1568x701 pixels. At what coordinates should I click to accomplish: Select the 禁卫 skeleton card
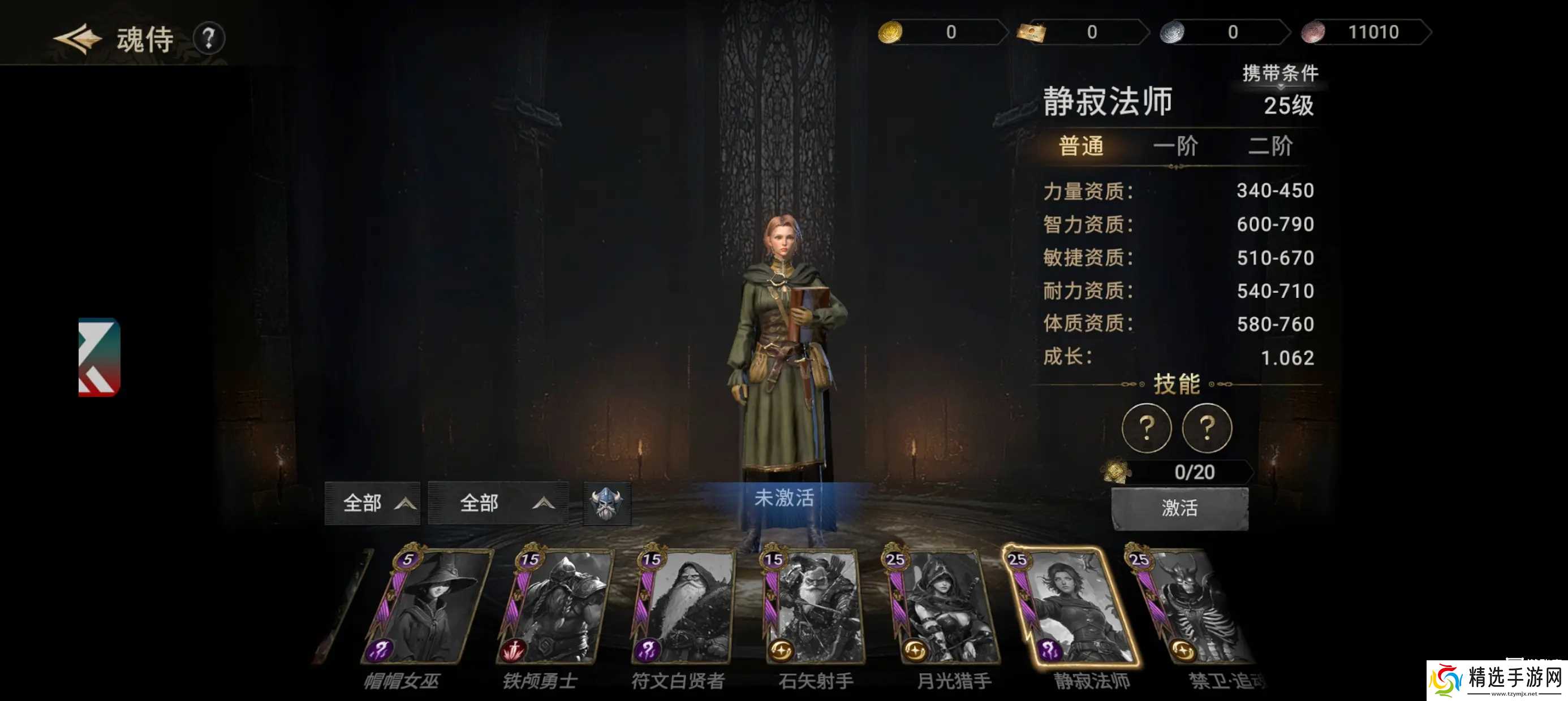[x=1193, y=605]
